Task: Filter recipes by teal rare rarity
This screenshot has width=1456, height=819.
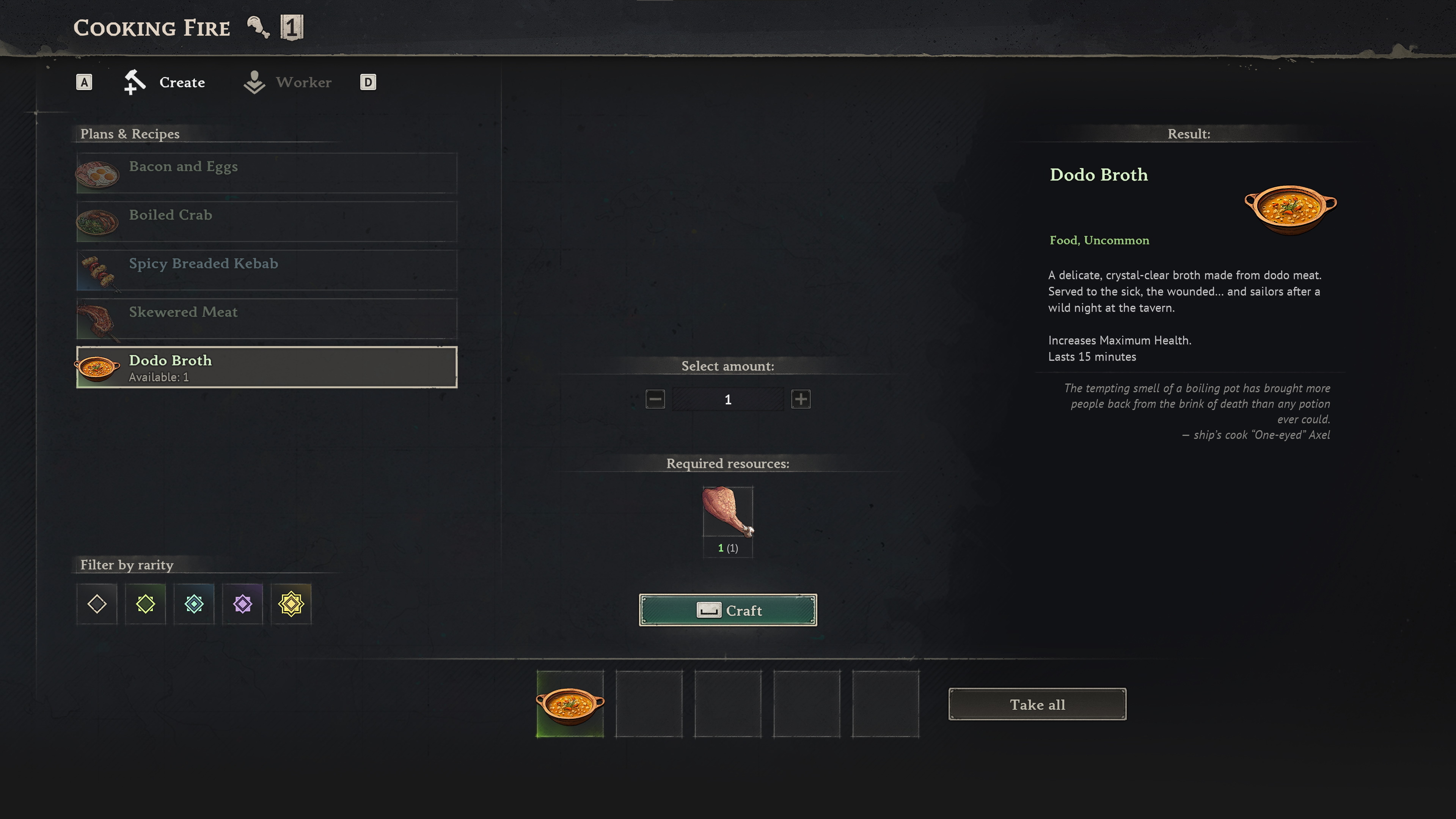Action: click(194, 604)
